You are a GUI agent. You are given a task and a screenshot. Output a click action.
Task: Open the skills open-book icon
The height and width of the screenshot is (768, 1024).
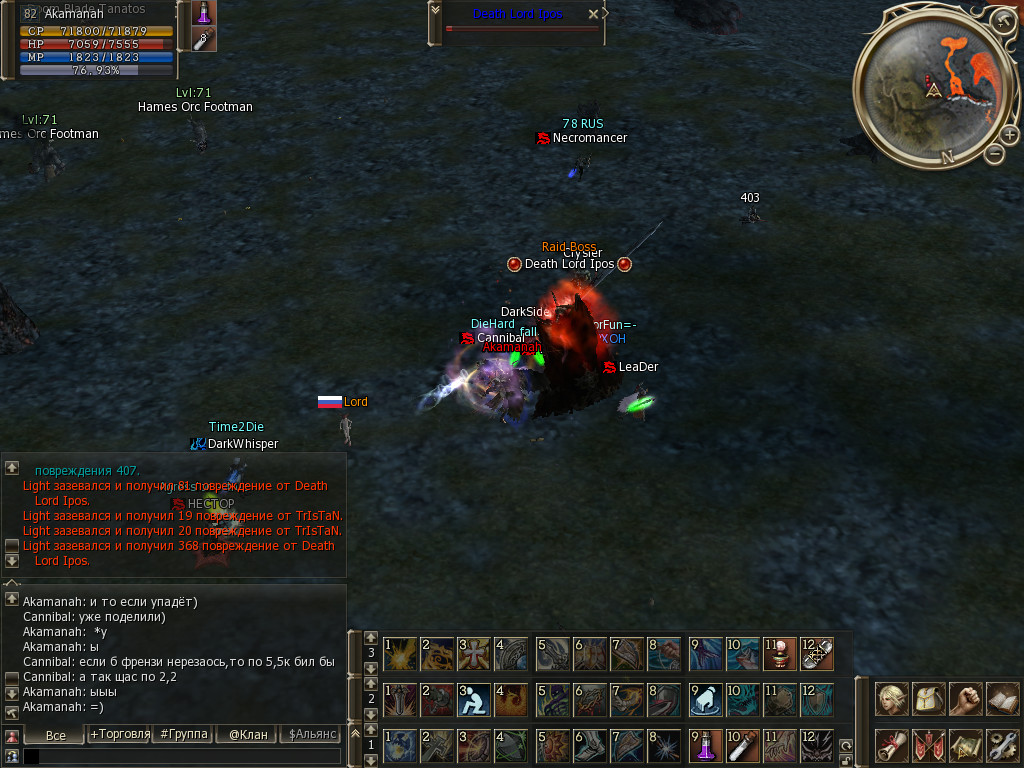[x=1001, y=697]
